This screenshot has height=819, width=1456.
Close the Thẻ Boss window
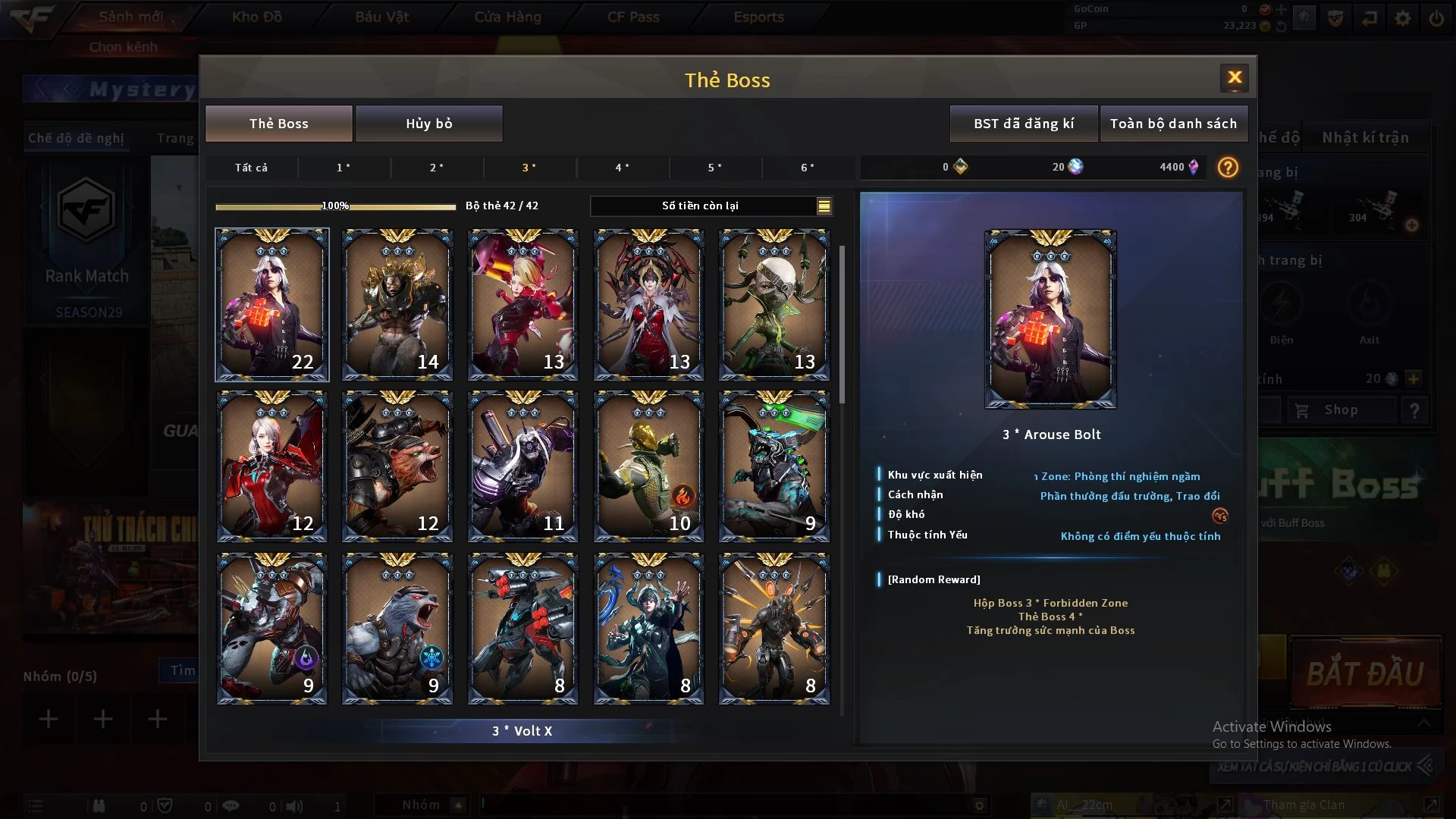coord(1234,77)
